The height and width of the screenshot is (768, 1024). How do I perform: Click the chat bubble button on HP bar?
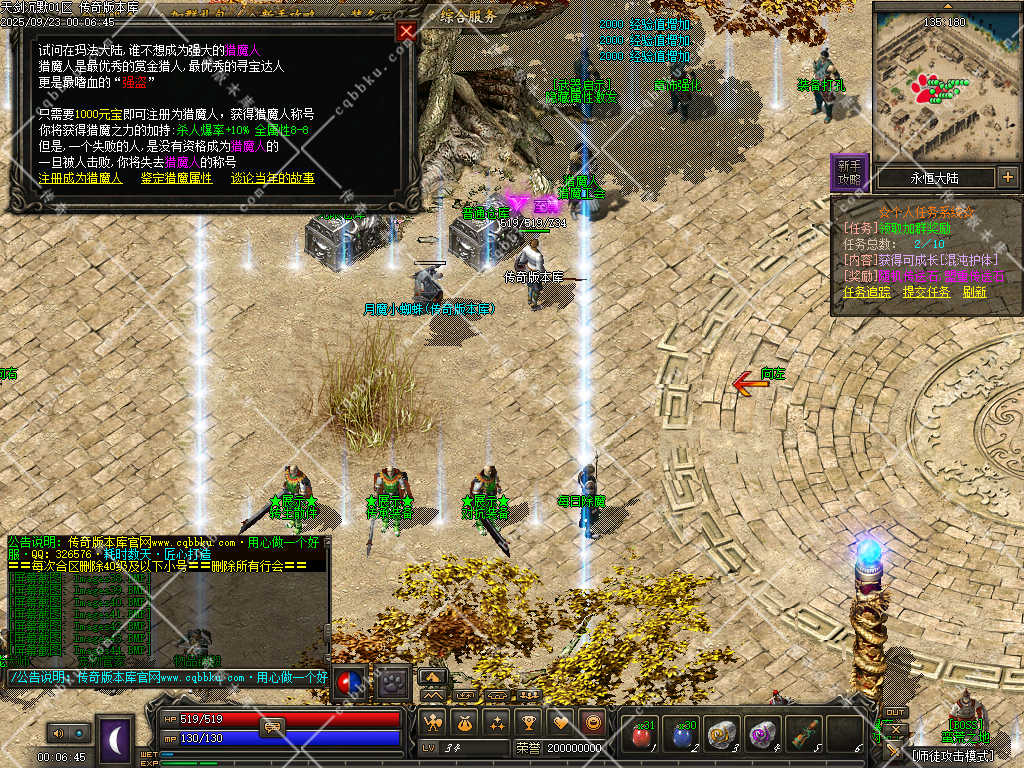click(x=272, y=725)
